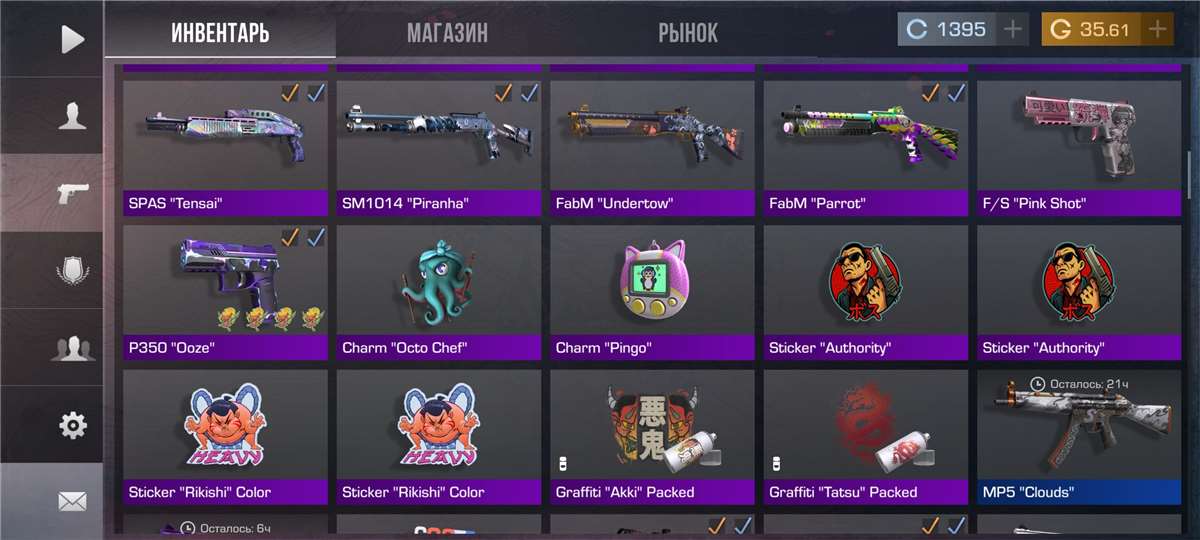Choose the SM1014 "Piranha" skin

click(x=438, y=147)
